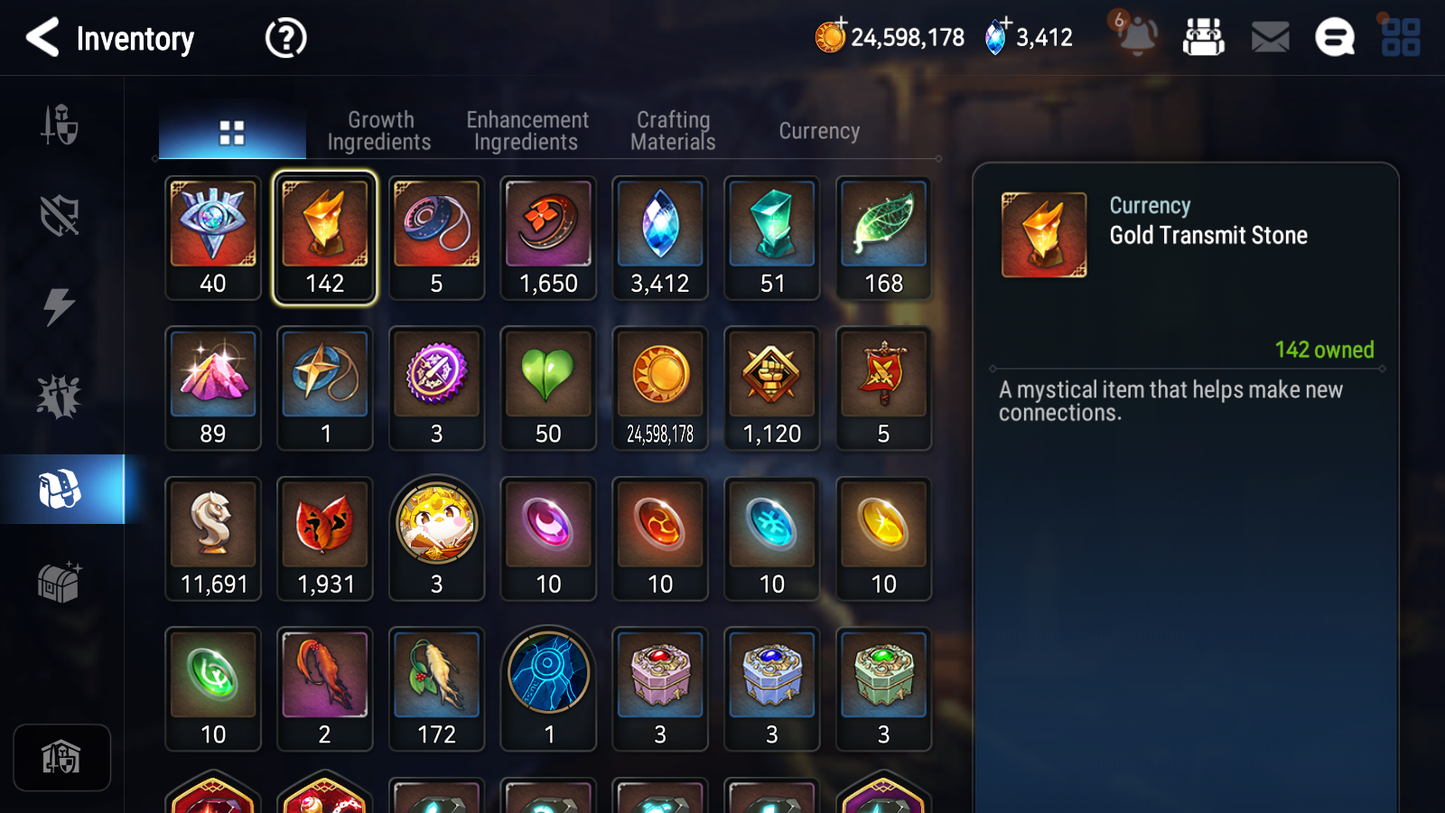Open the Currency tab
This screenshot has width=1445, height=813.
pos(818,130)
